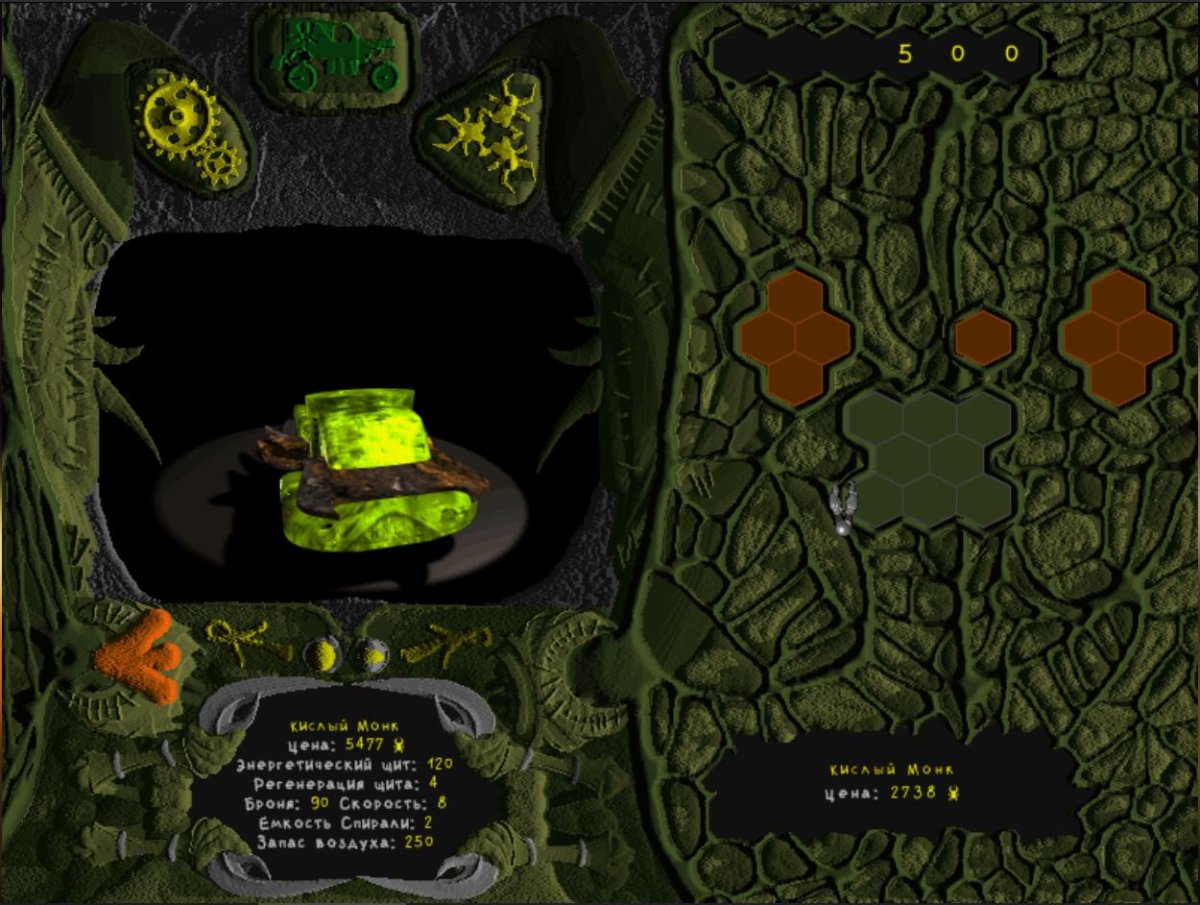The image size is (1200, 905).
Task: Select the green vehicle category tab
Action: point(334,55)
